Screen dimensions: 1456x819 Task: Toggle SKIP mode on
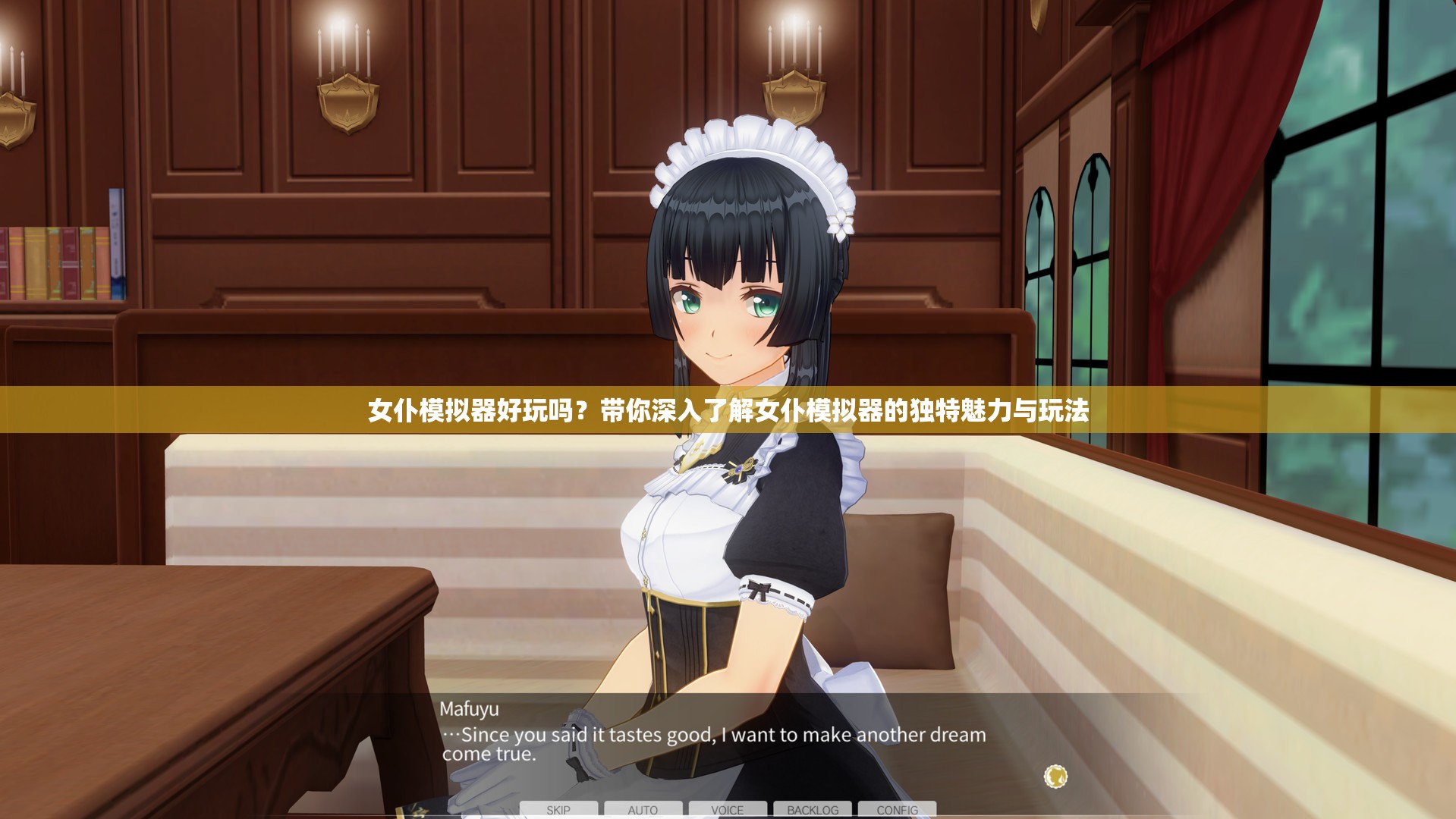(x=559, y=809)
